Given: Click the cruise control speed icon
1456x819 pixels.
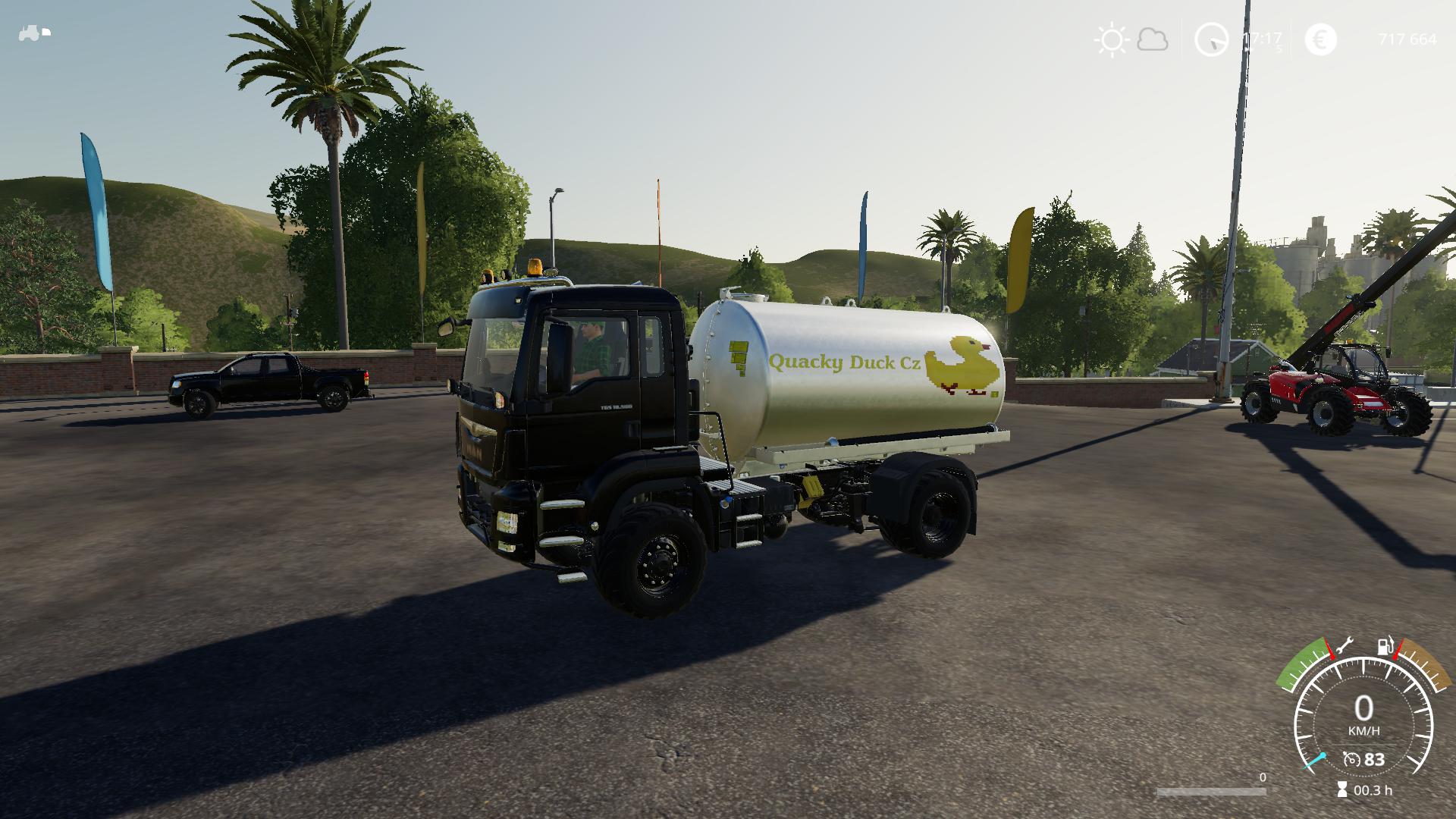Looking at the screenshot, I should coord(1352,759).
